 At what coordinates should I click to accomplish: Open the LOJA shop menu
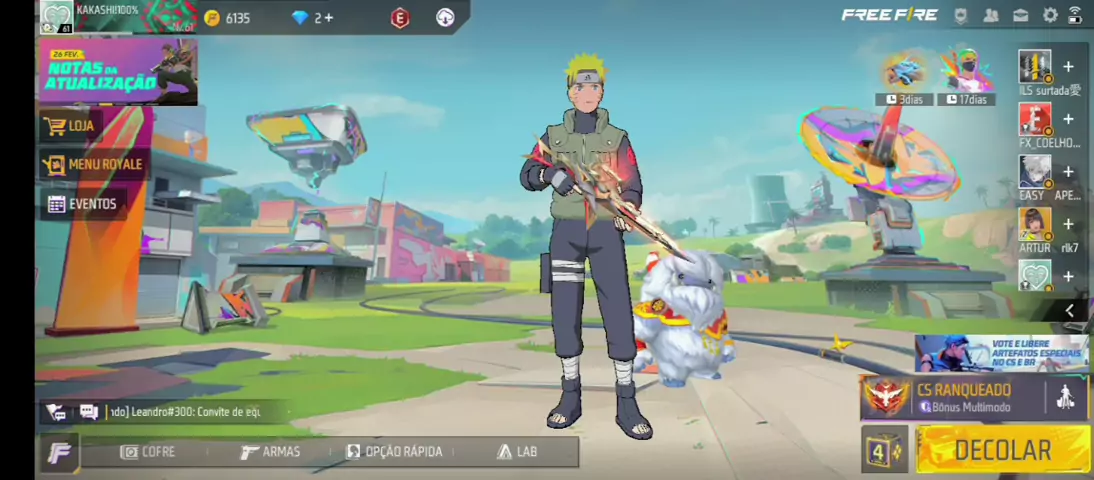(x=70, y=126)
